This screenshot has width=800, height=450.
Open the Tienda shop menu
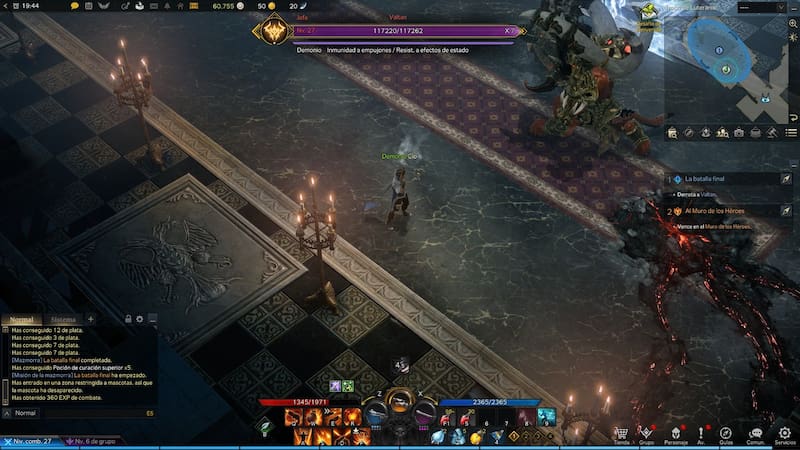pos(621,433)
